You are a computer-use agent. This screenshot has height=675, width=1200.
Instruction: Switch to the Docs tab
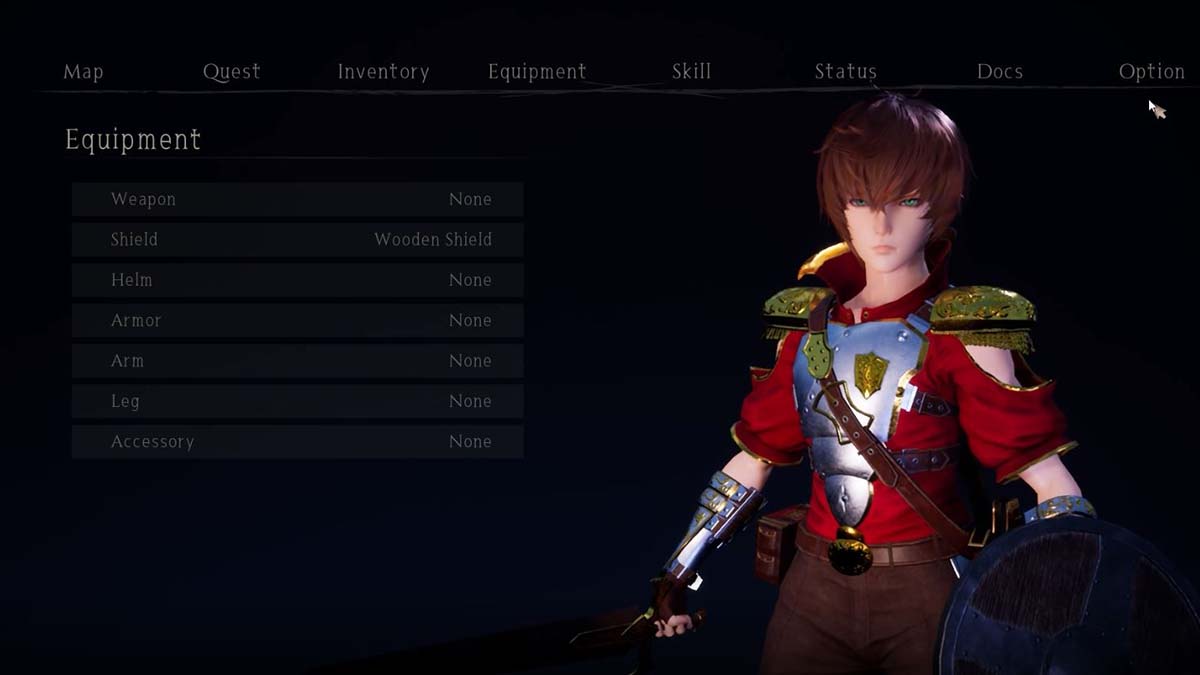point(999,72)
